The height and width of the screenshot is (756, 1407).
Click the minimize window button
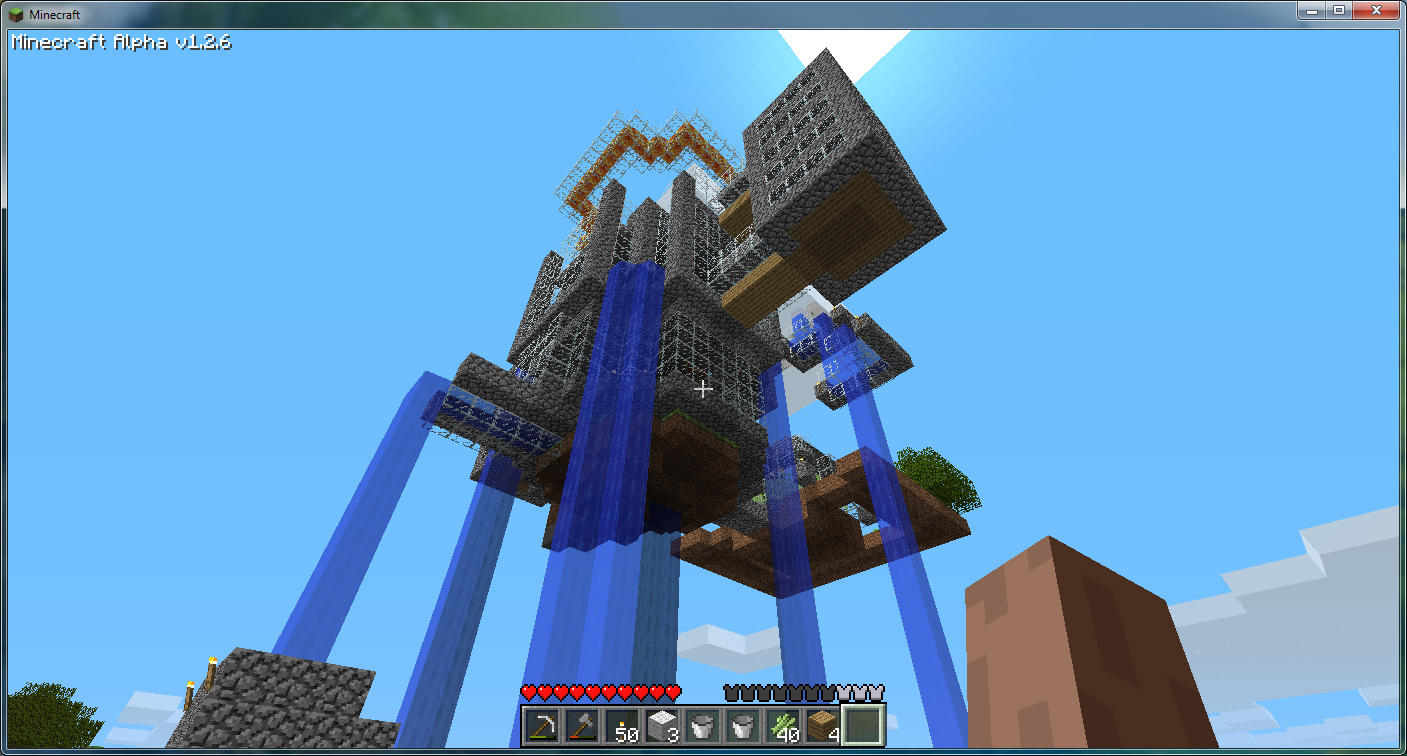tap(1311, 11)
